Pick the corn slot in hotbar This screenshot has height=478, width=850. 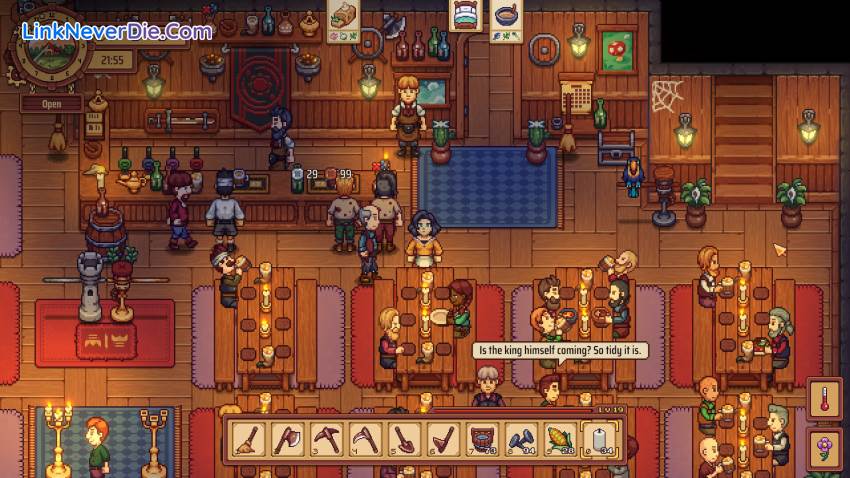[562, 437]
